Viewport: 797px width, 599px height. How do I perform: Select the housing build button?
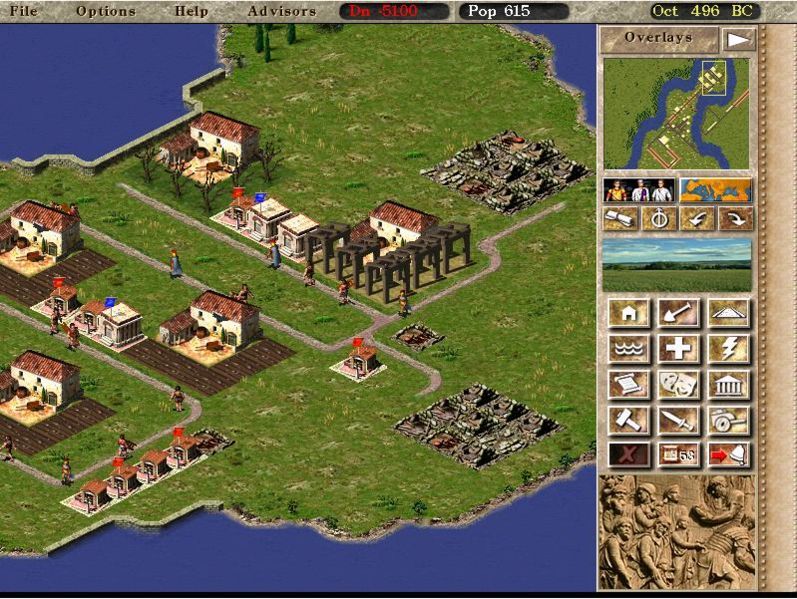(x=629, y=314)
